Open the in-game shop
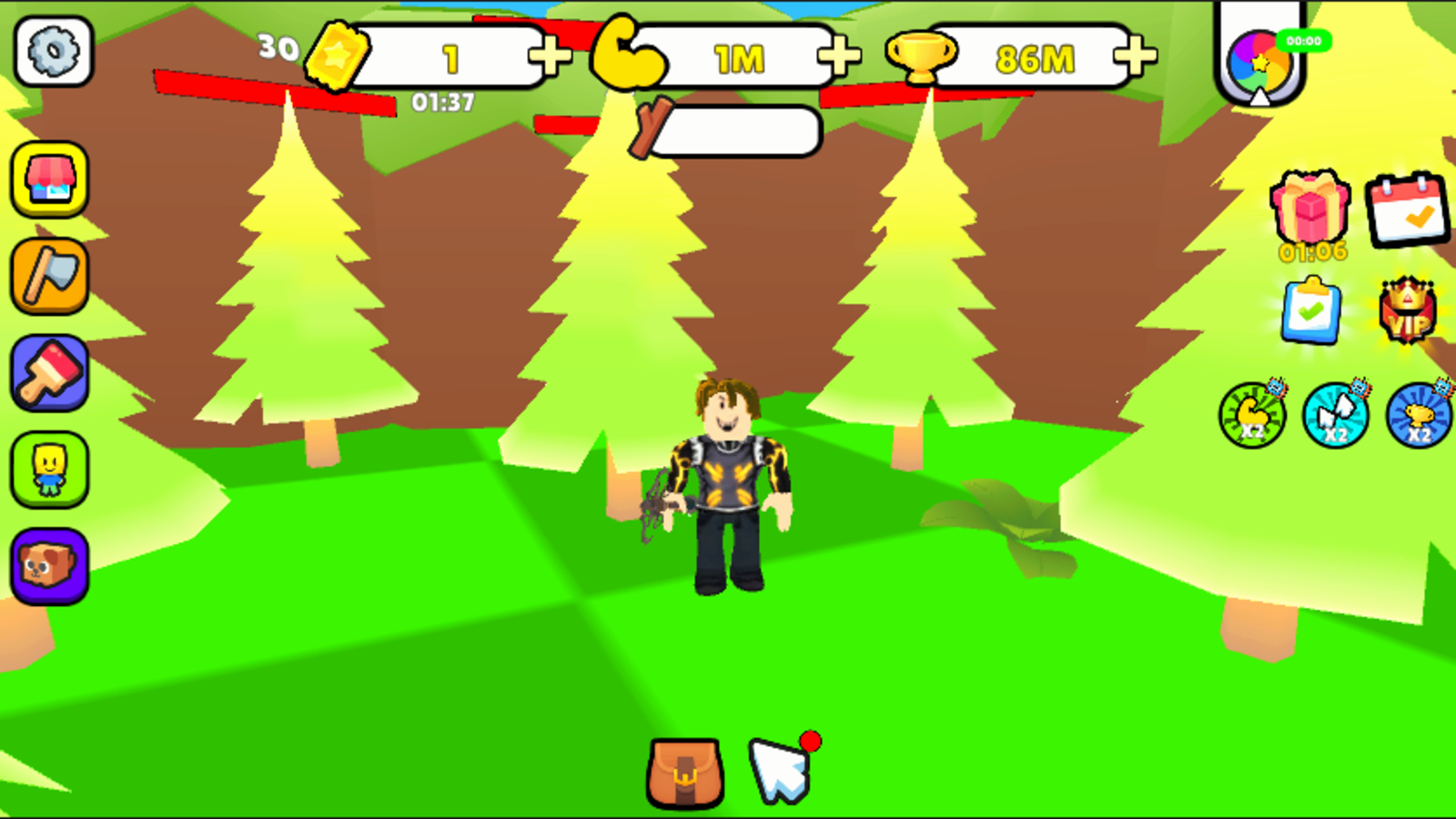The height and width of the screenshot is (819, 1456). (x=50, y=179)
